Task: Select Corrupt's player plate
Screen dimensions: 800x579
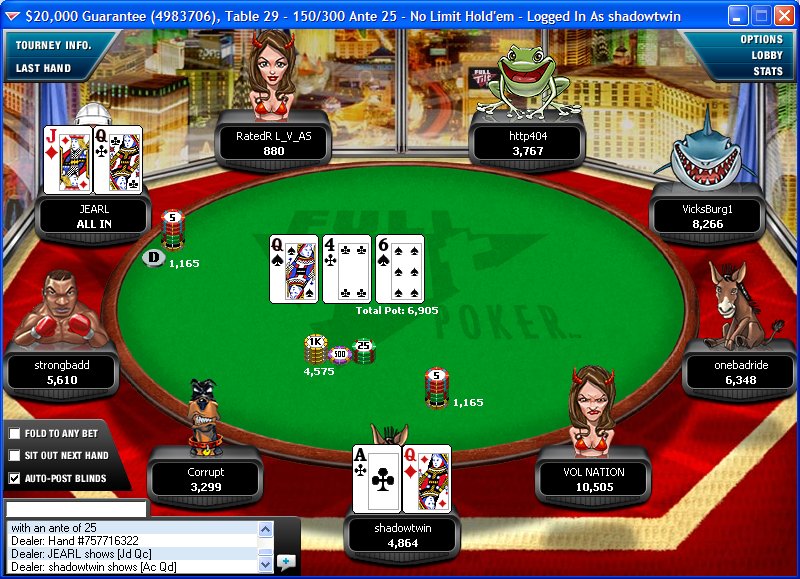Action: [206, 479]
